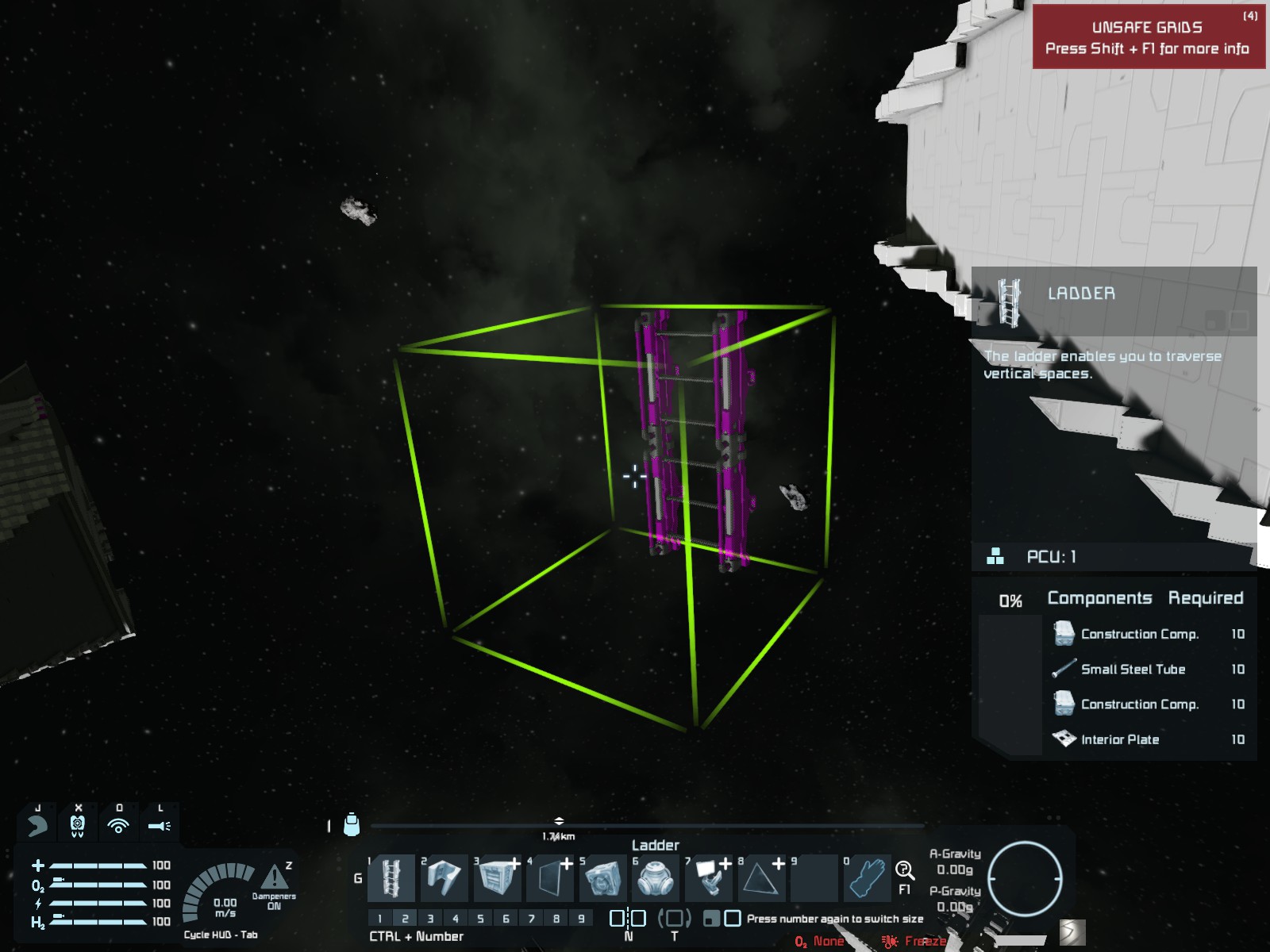Pick the triangular slope block slot

762,878
